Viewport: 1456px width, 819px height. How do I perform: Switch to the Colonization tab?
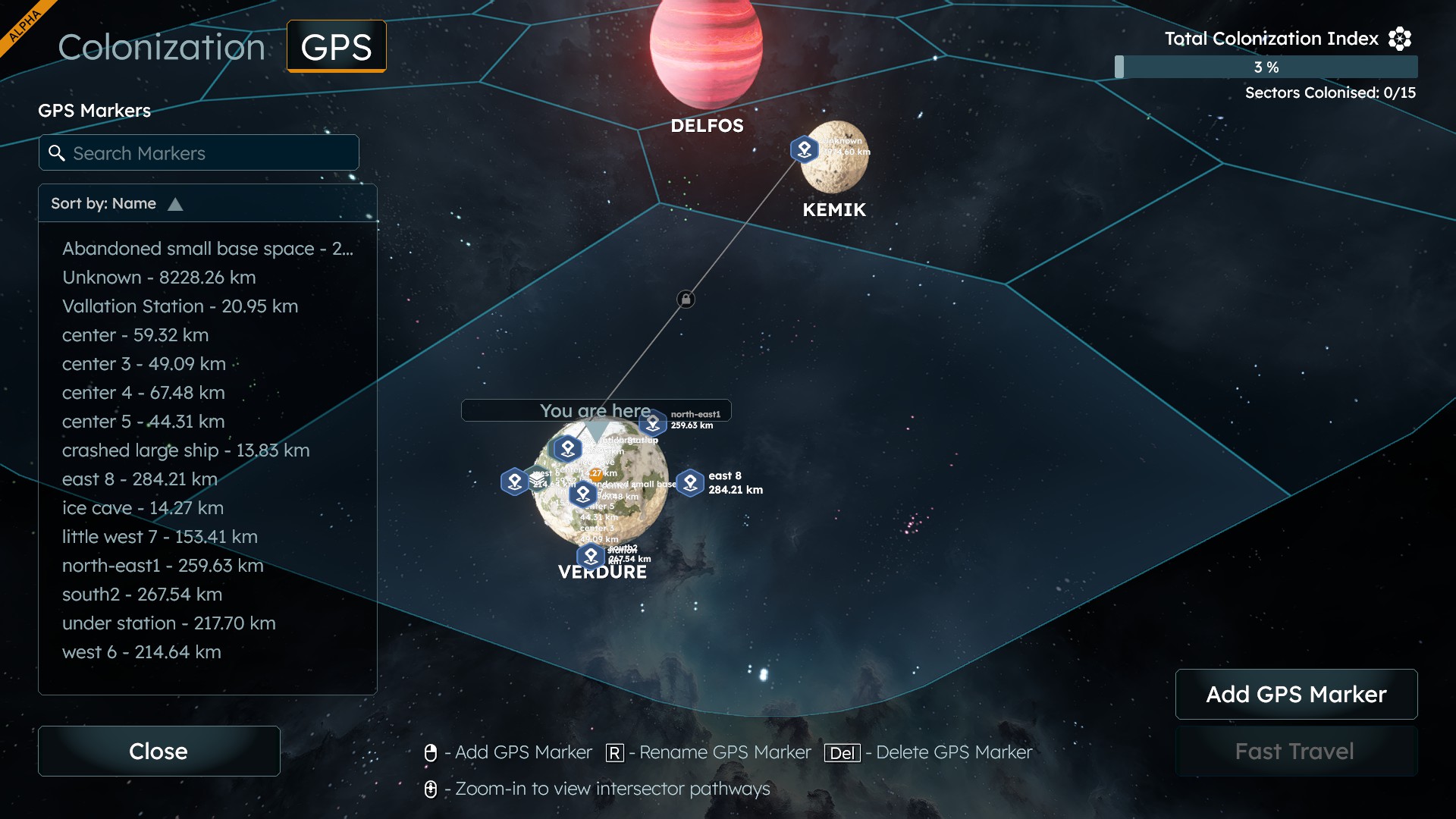pyautogui.click(x=162, y=47)
